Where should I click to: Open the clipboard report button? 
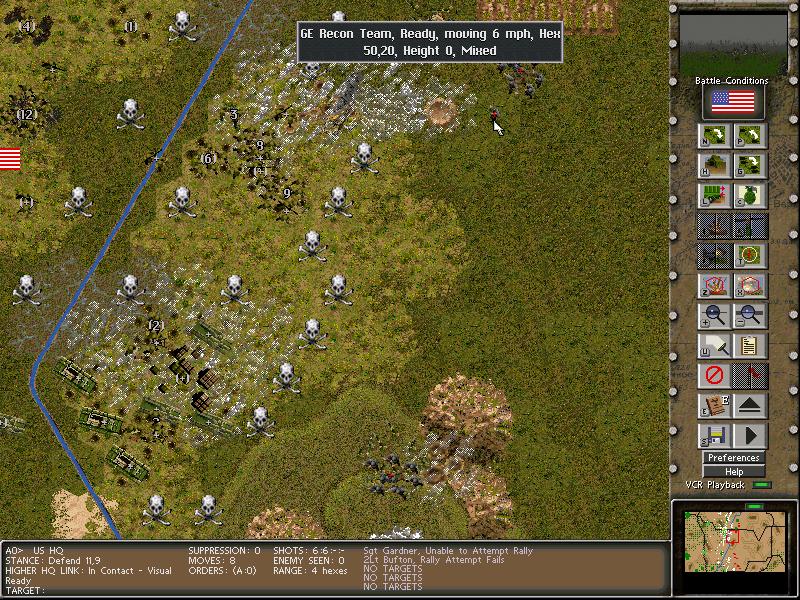tap(750, 346)
